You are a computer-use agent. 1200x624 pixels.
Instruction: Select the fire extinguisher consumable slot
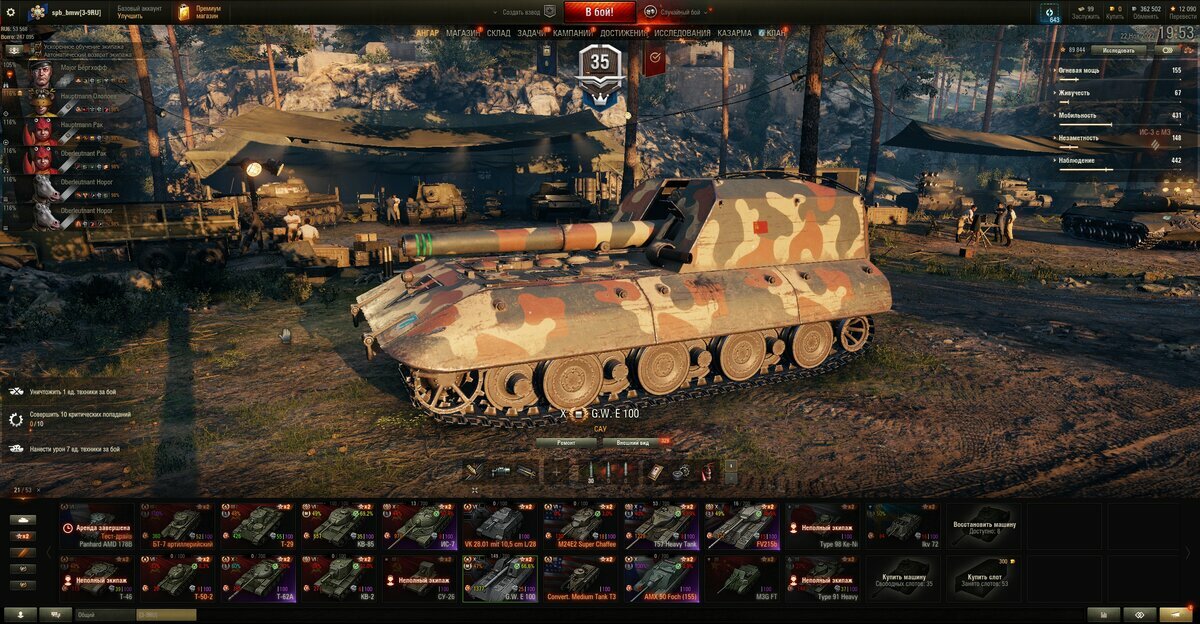click(x=707, y=471)
